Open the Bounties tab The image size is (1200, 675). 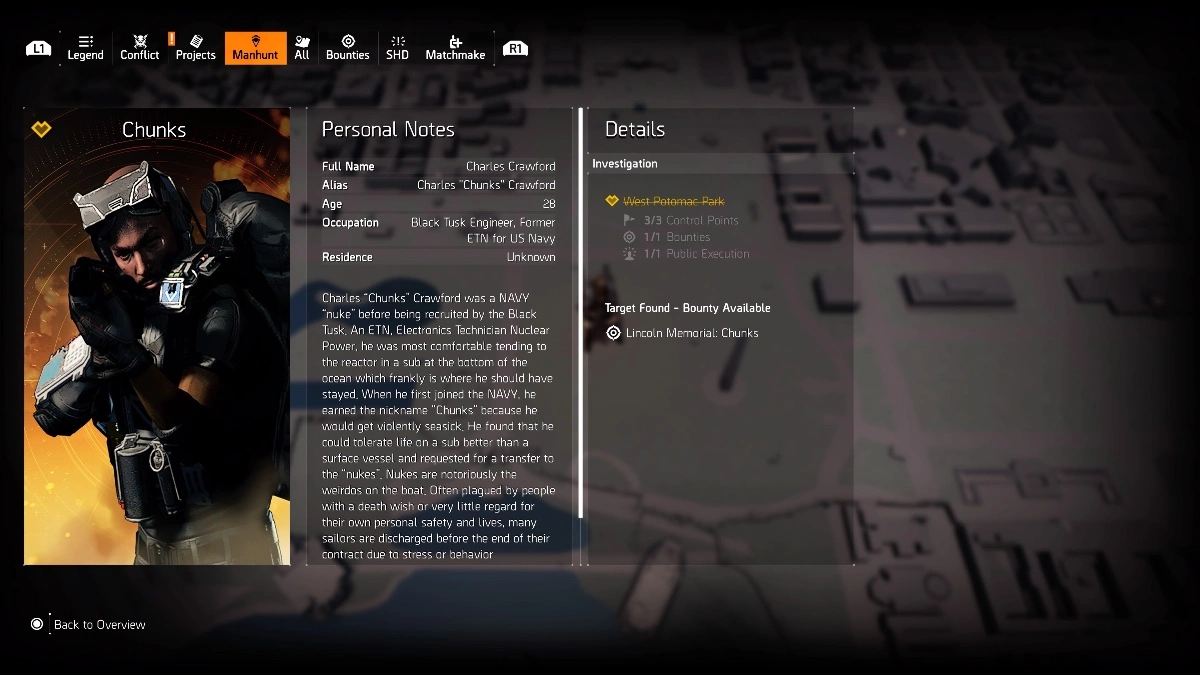348,48
